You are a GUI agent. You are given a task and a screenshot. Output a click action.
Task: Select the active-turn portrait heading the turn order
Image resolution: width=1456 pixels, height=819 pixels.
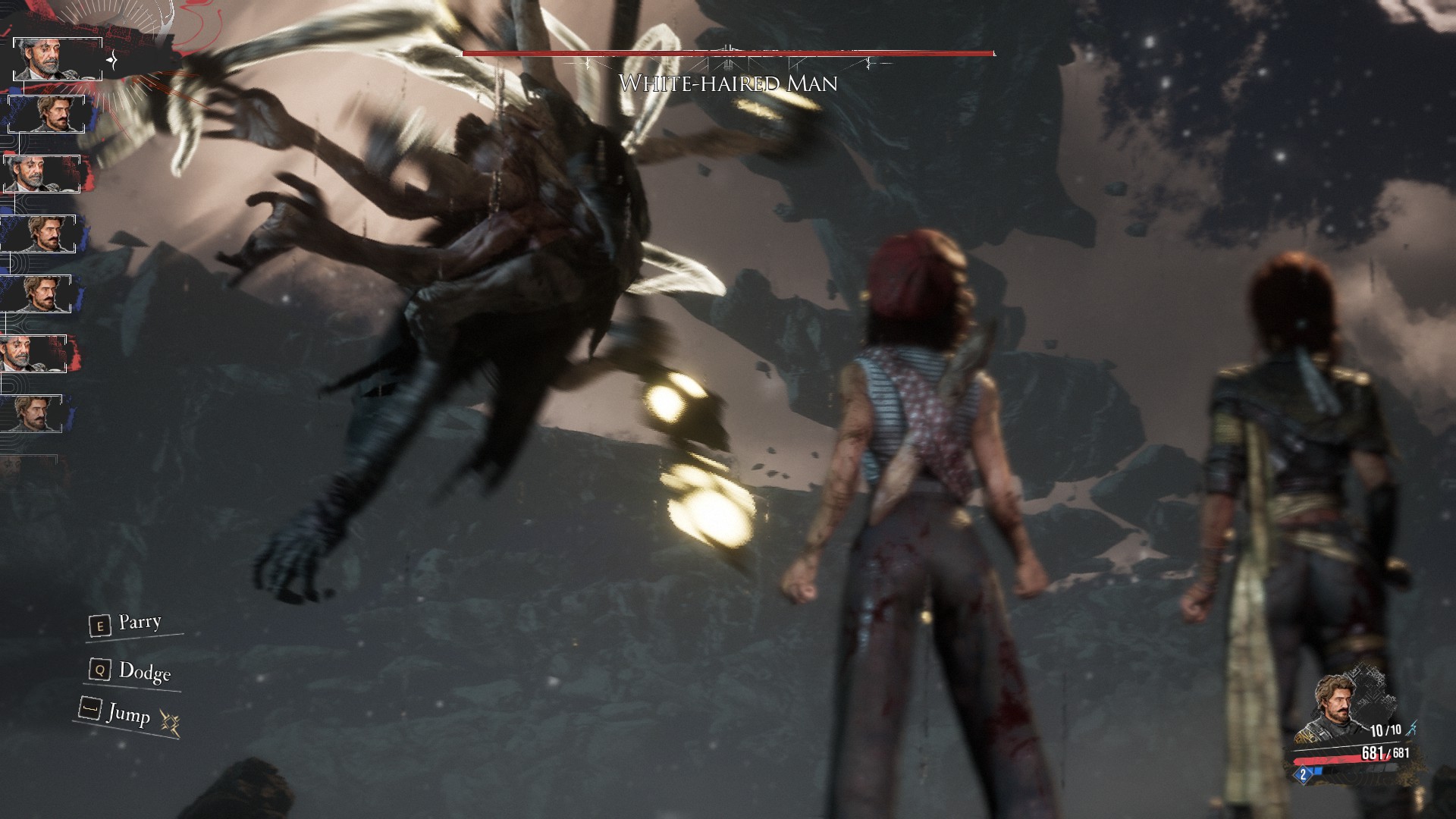pos(58,59)
